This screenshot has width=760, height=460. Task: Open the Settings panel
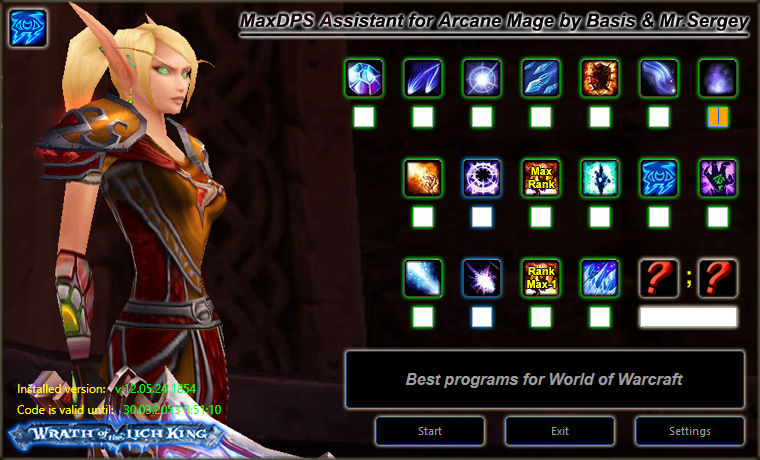click(x=689, y=431)
